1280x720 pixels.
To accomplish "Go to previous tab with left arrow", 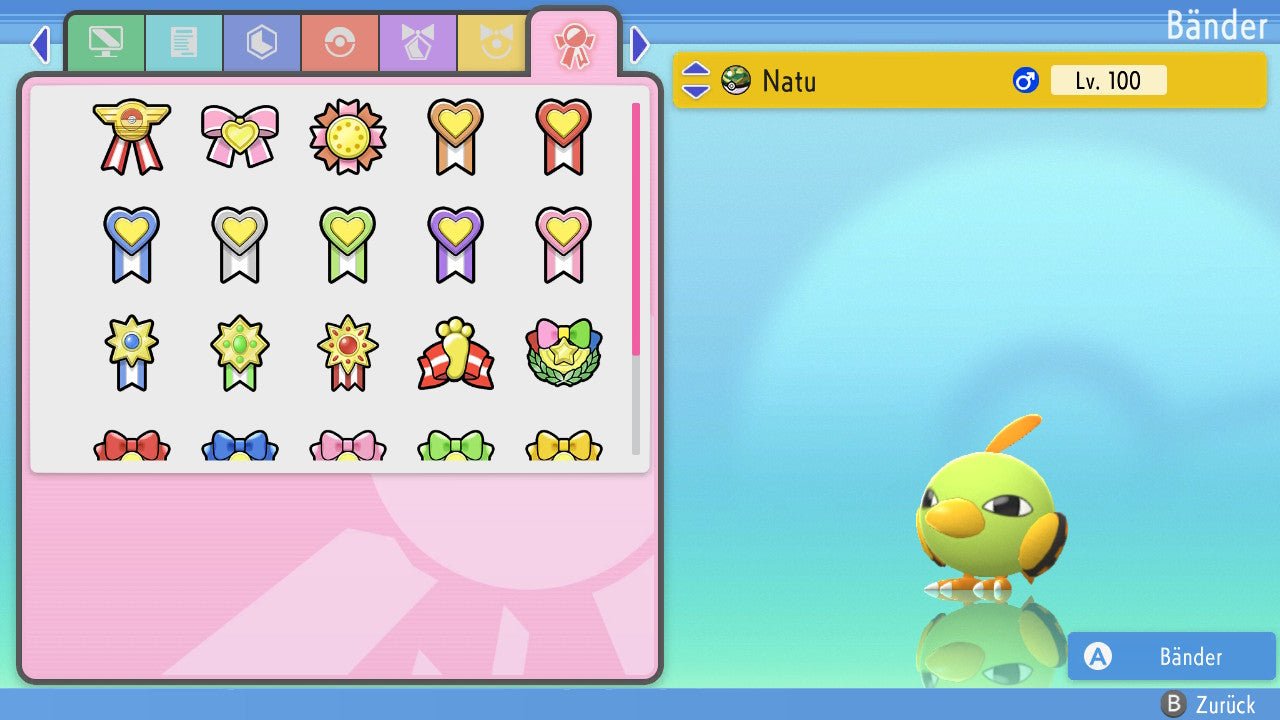I will [x=40, y=44].
